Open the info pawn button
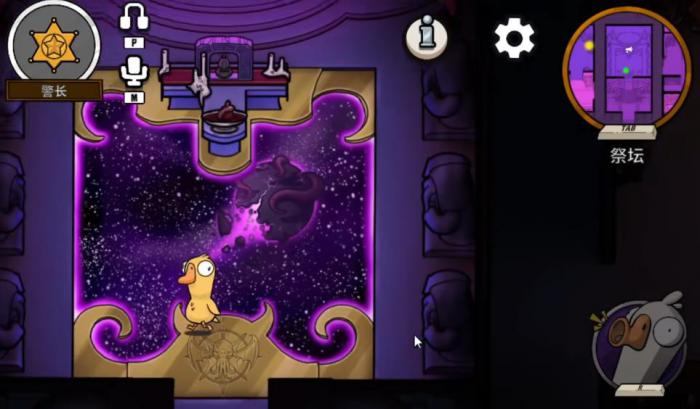Image resolution: width=700 pixels, height=409 pixels. click(x=426, y=38)
